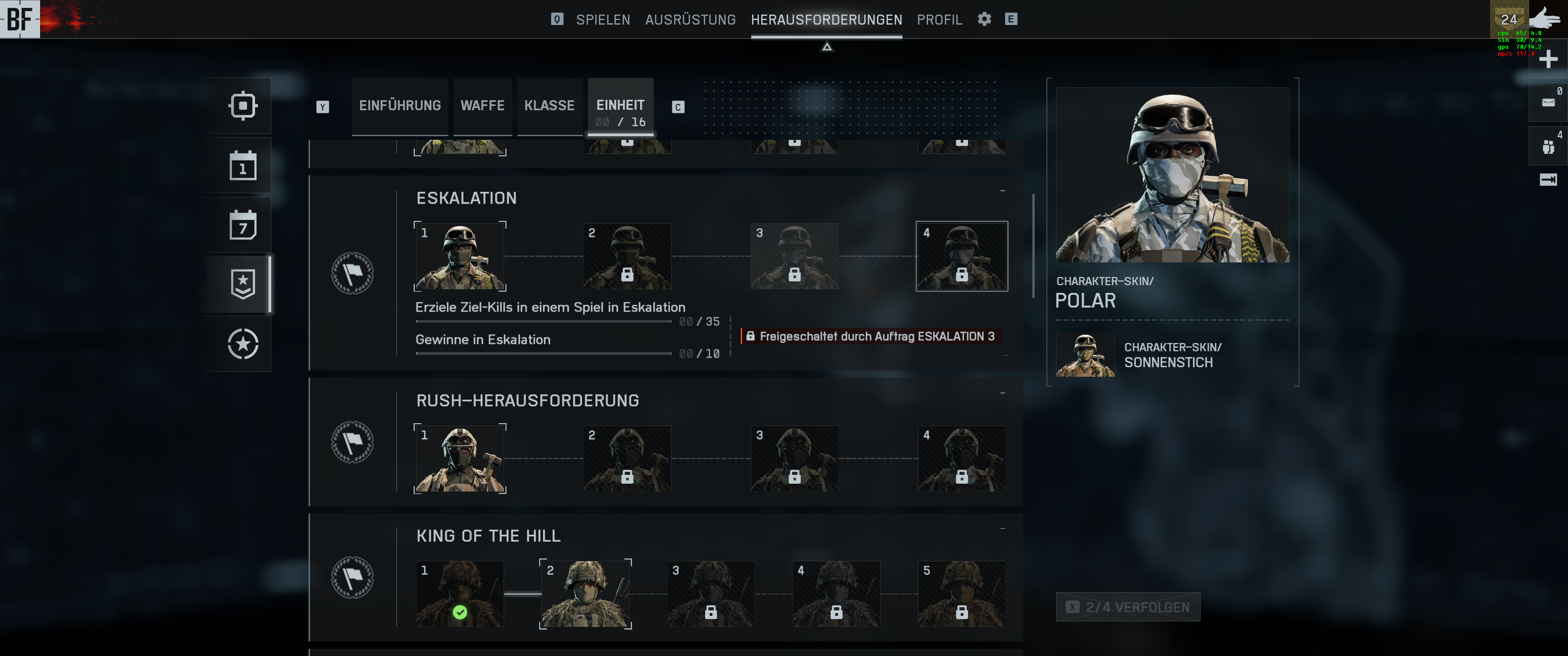Click the VERFOLGEN track button
Image resolution: width=1568 pixels, height=656 pixels.
(1128, 607)
